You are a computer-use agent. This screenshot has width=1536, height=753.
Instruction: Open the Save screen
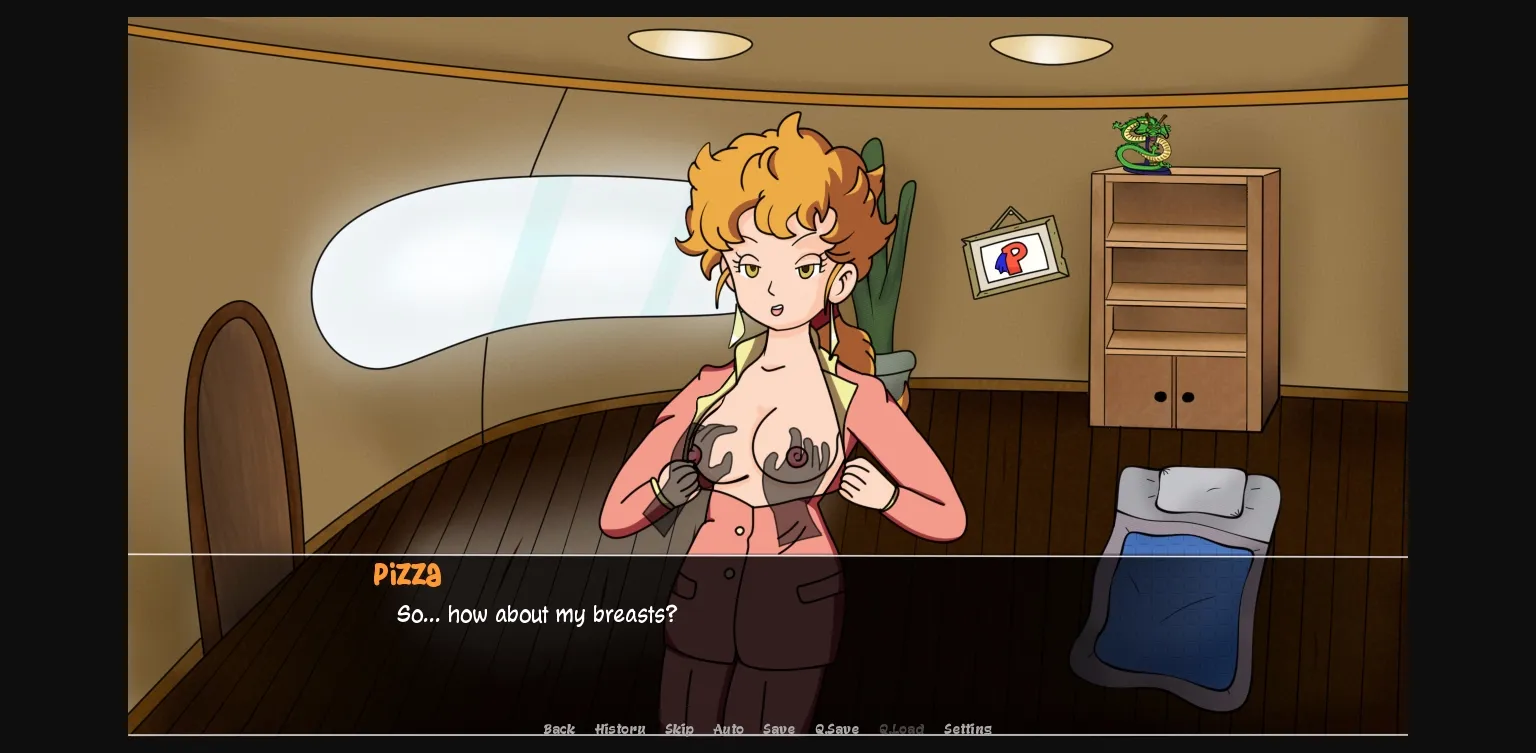(x=778, y=729)
